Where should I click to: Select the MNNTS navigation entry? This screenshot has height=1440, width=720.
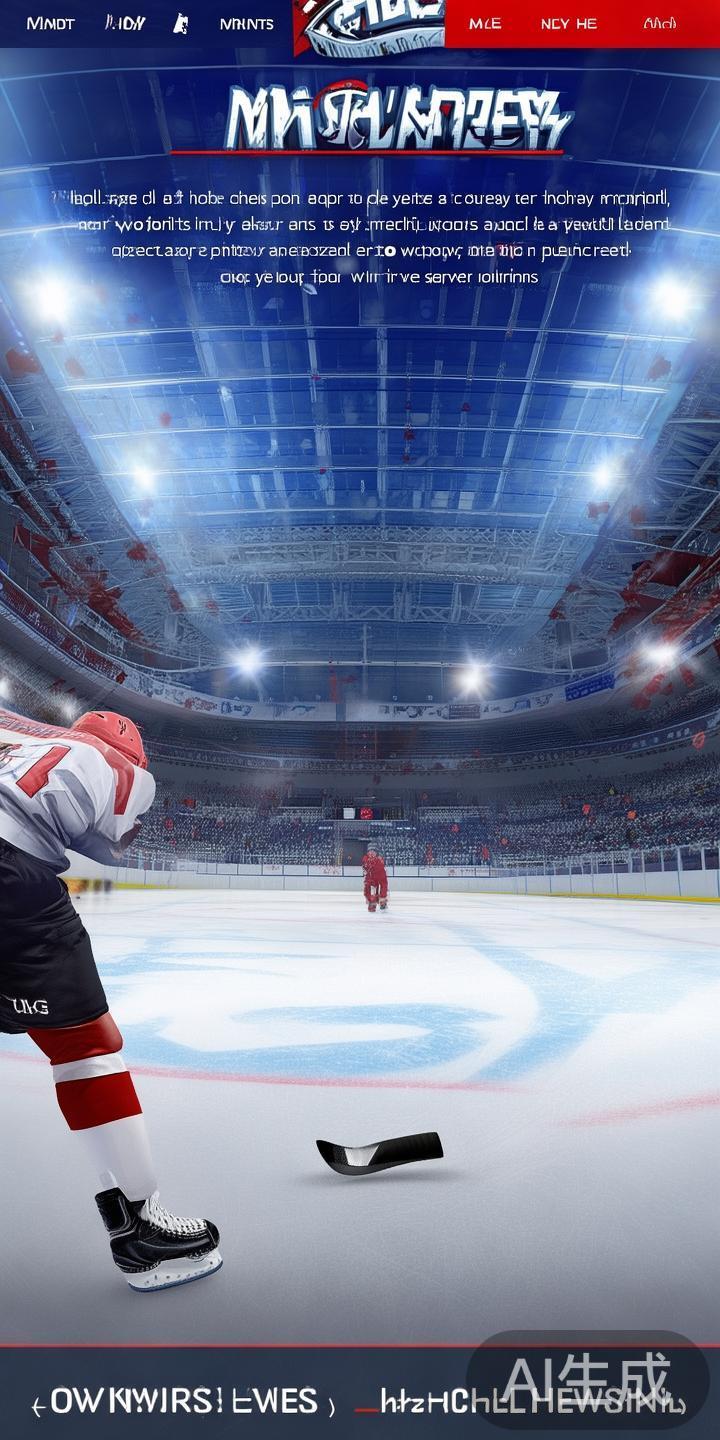point(246,23)
